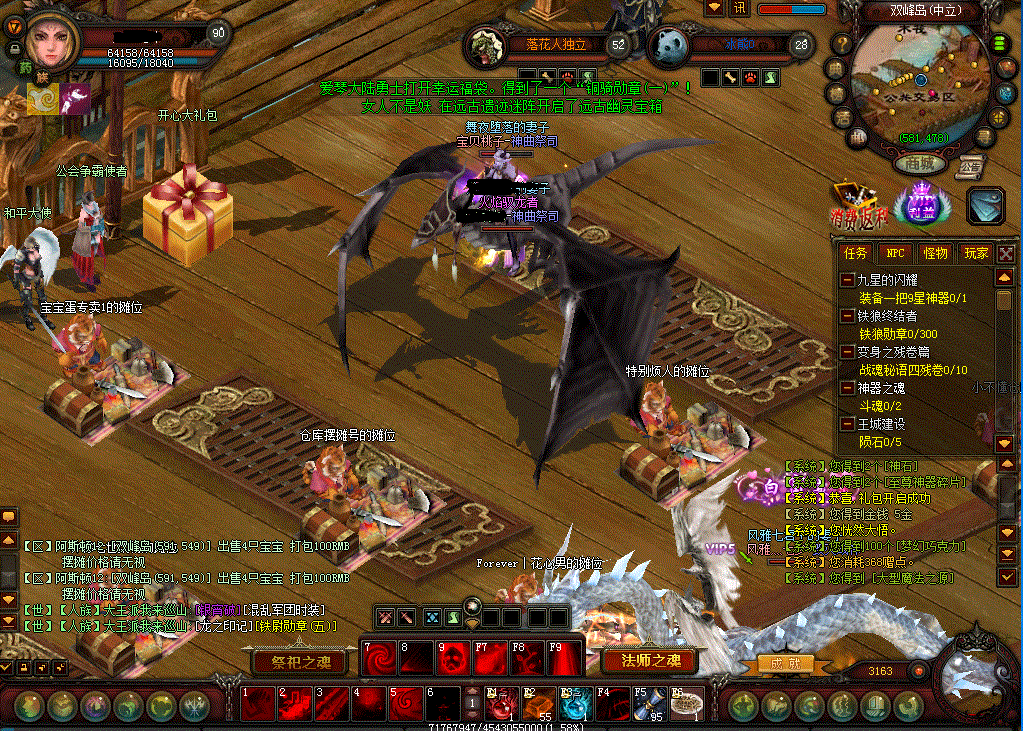Open the 成就 achievements button

click(x=780, y=663)
